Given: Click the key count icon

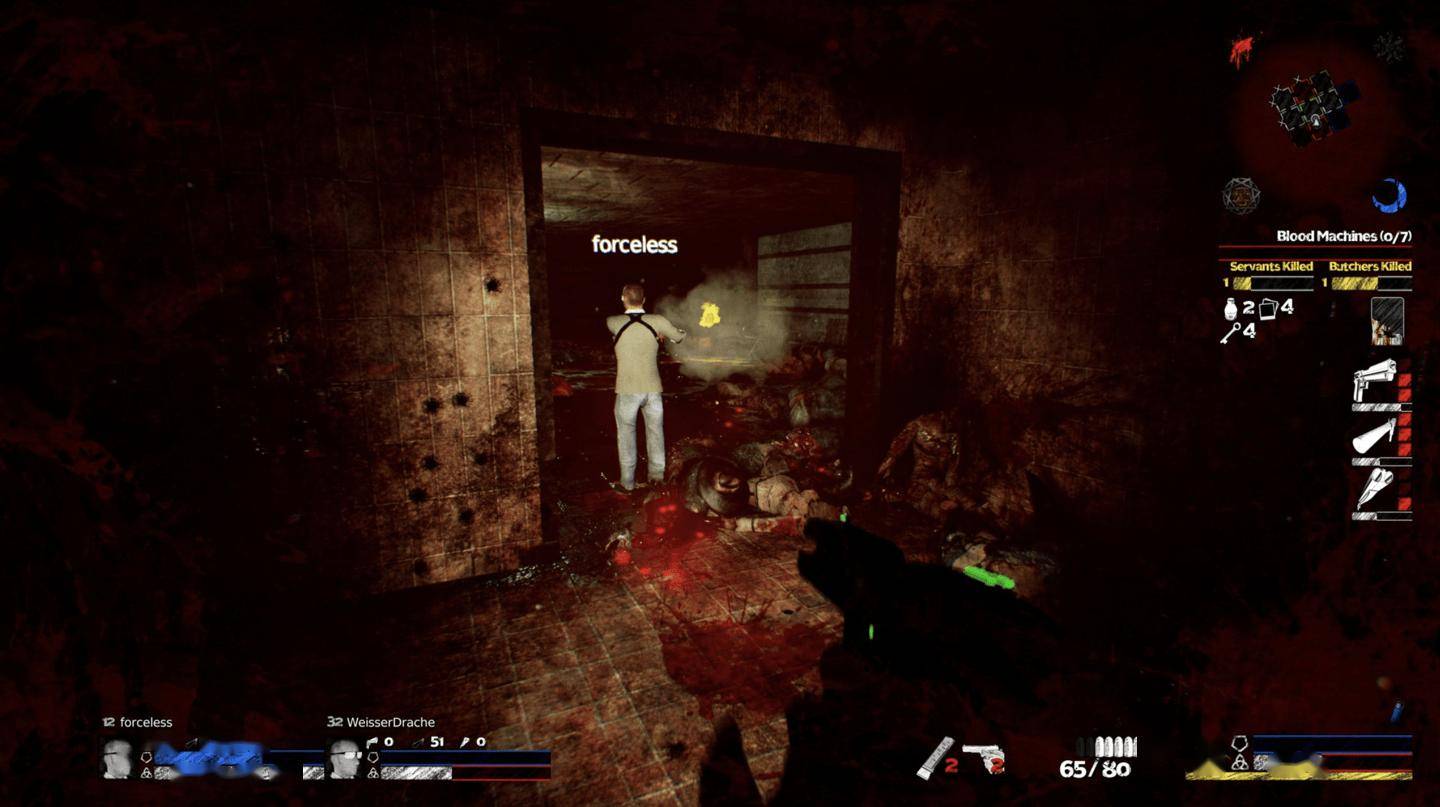Looking at the screenshot, I should click(x=1230, y=333).
